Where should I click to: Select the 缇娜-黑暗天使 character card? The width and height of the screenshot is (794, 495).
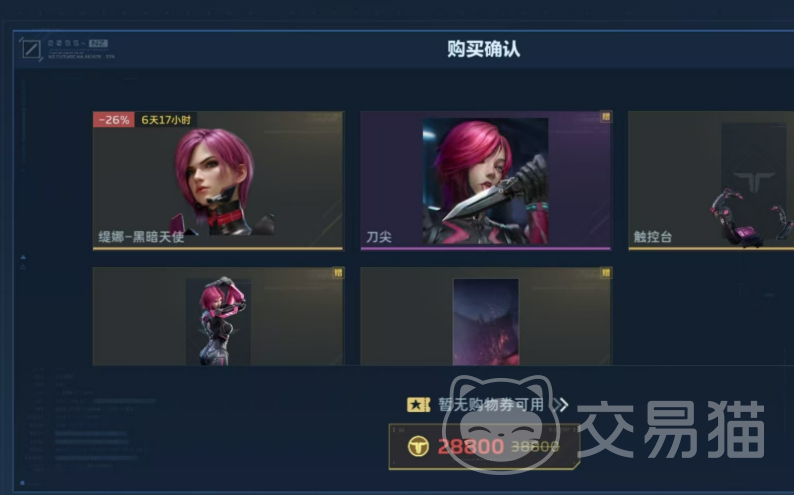tap(218, 180)
